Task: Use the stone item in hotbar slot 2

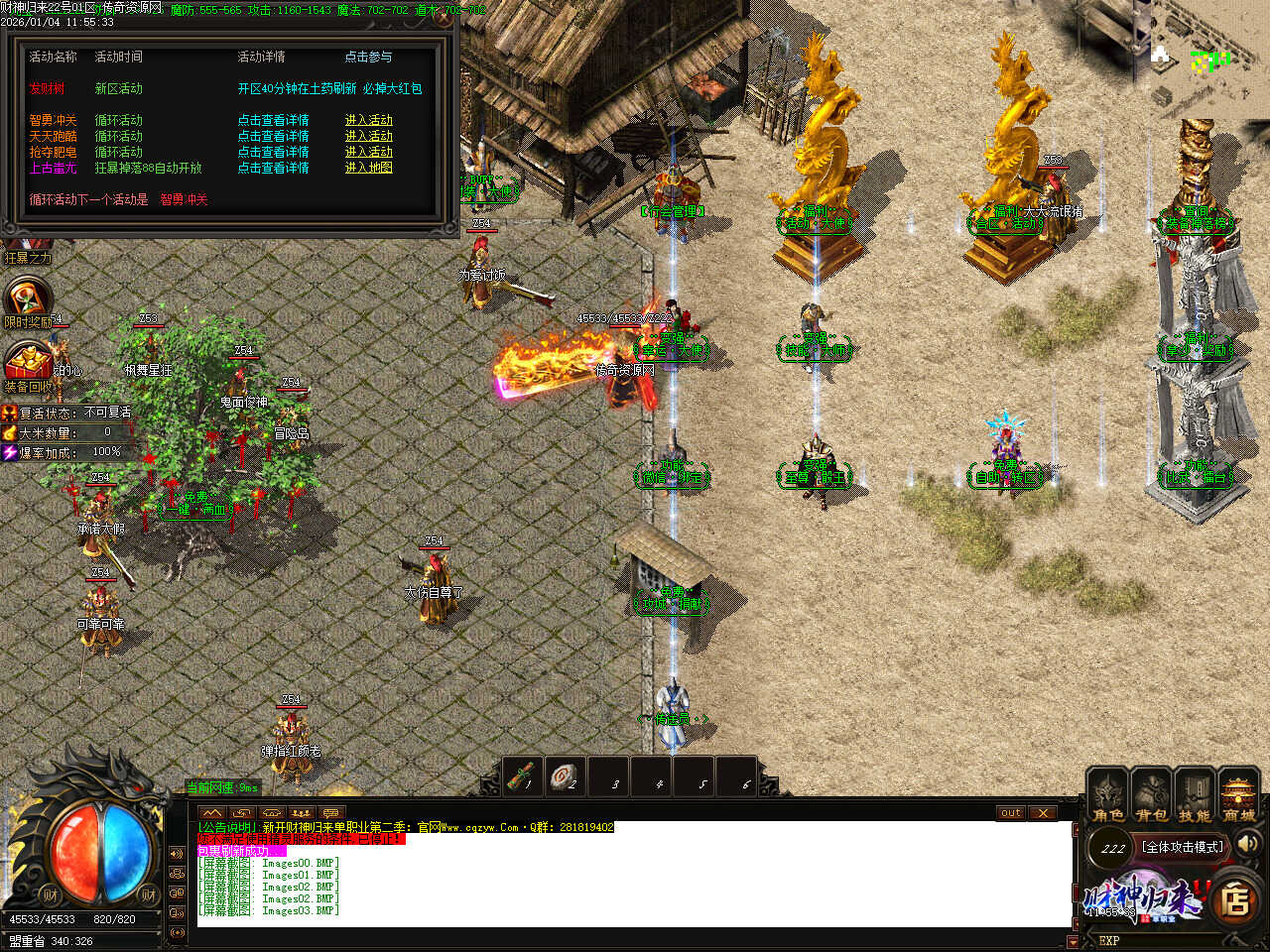Action: [x=566, y=775]
